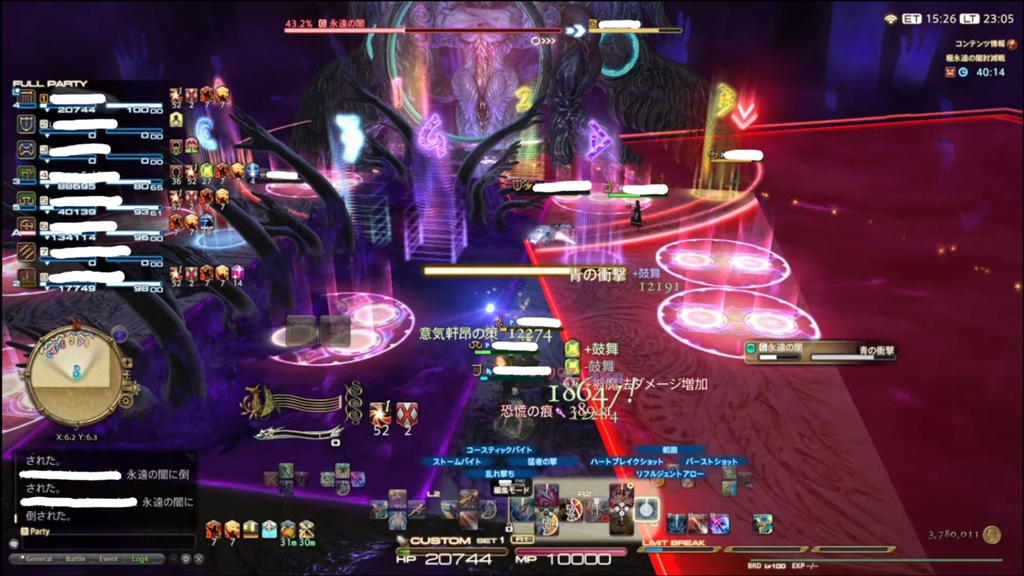1024x576 pixels.
Task: Open the Battle chat log tab
Action: (76, 559)
